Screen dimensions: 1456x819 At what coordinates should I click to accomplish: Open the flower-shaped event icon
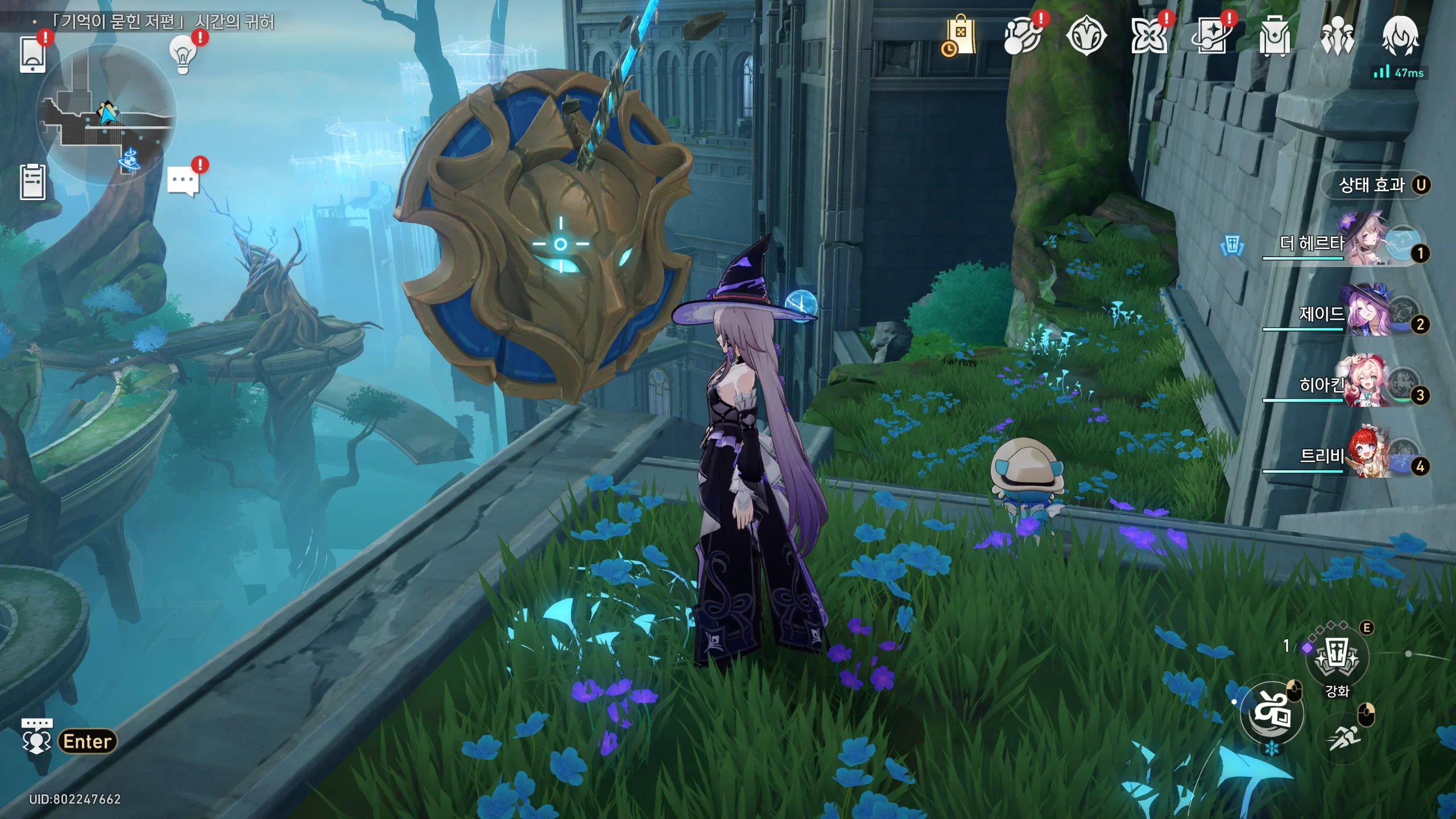1148,36
